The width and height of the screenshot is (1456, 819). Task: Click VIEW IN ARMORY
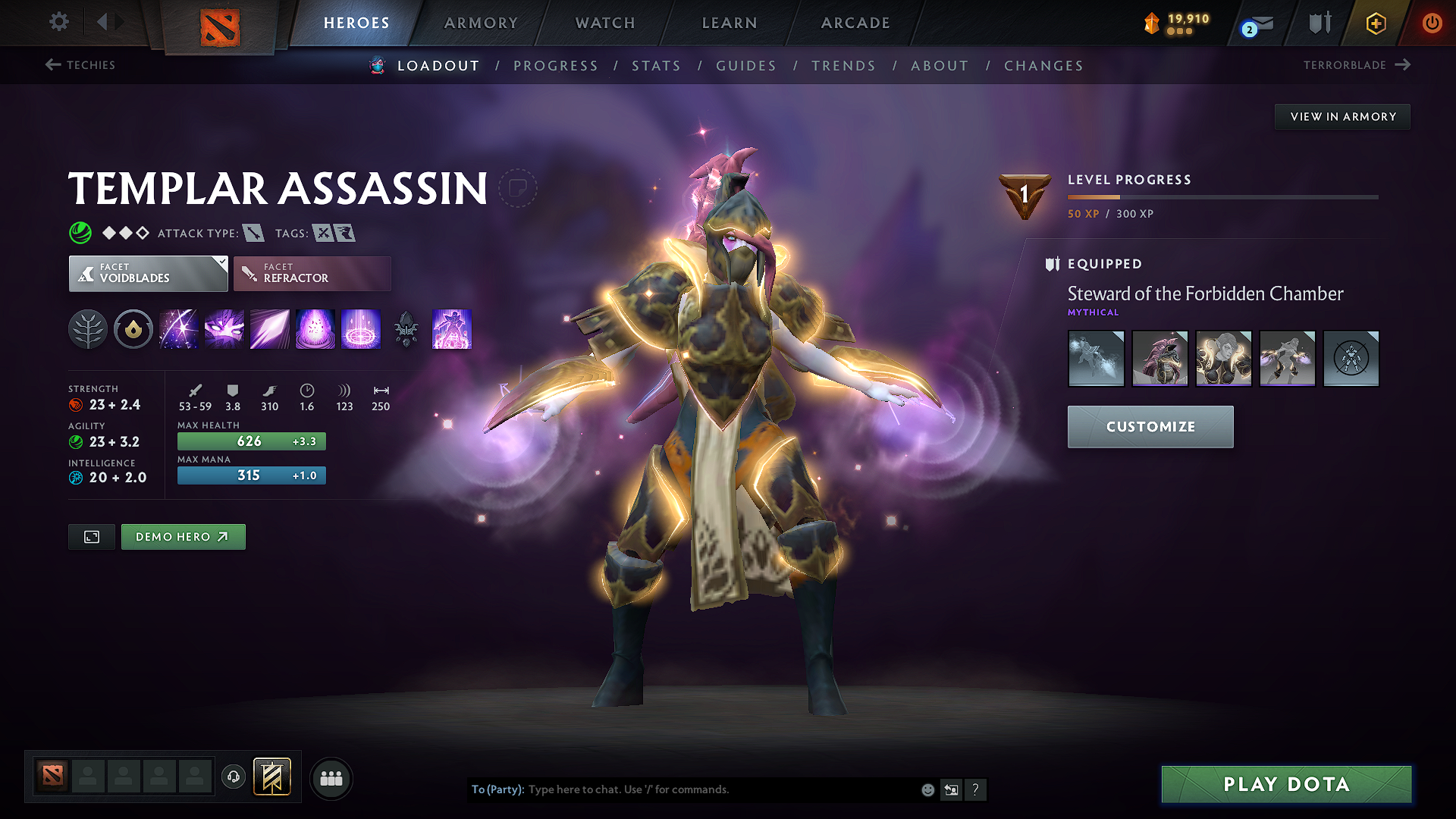coord(1342,116)
